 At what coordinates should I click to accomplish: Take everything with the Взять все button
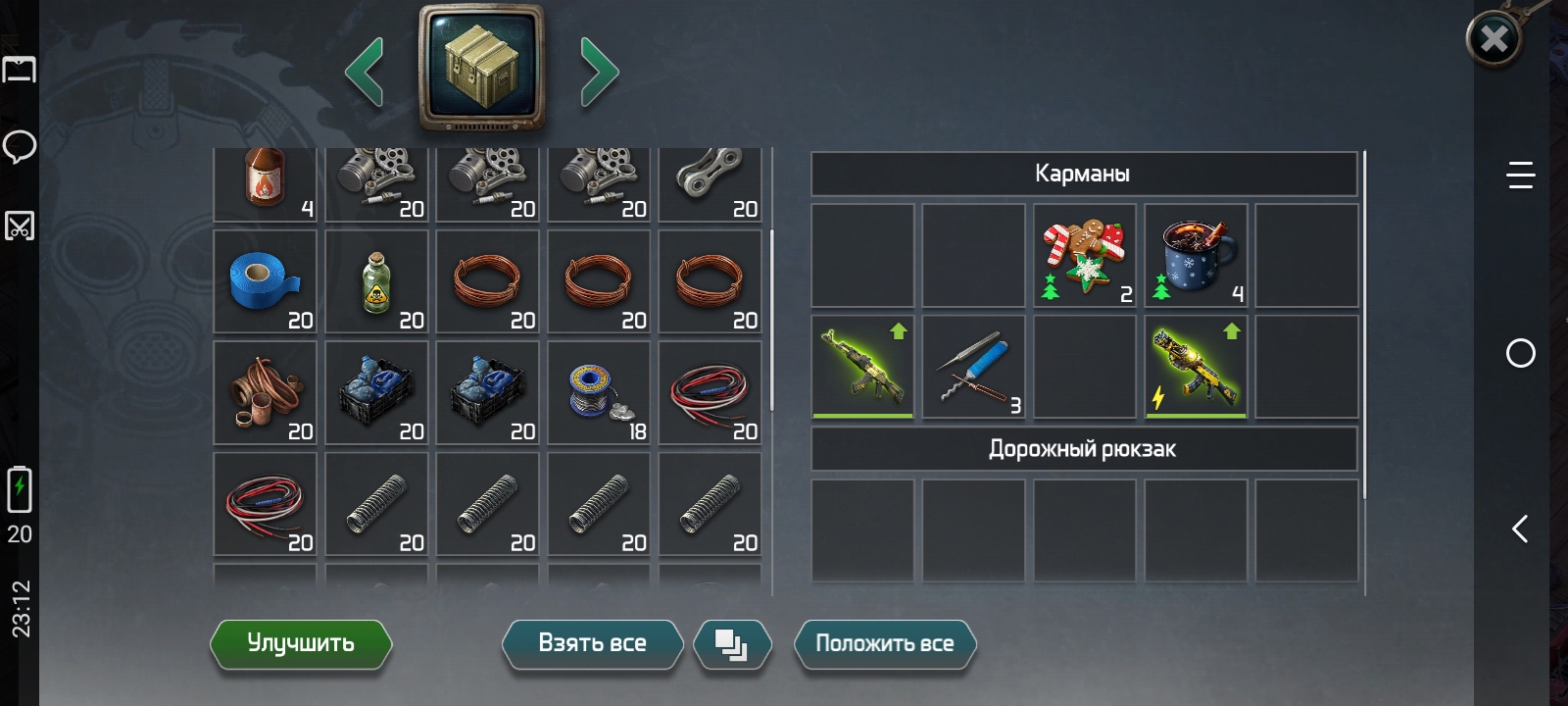pos(592,643)
